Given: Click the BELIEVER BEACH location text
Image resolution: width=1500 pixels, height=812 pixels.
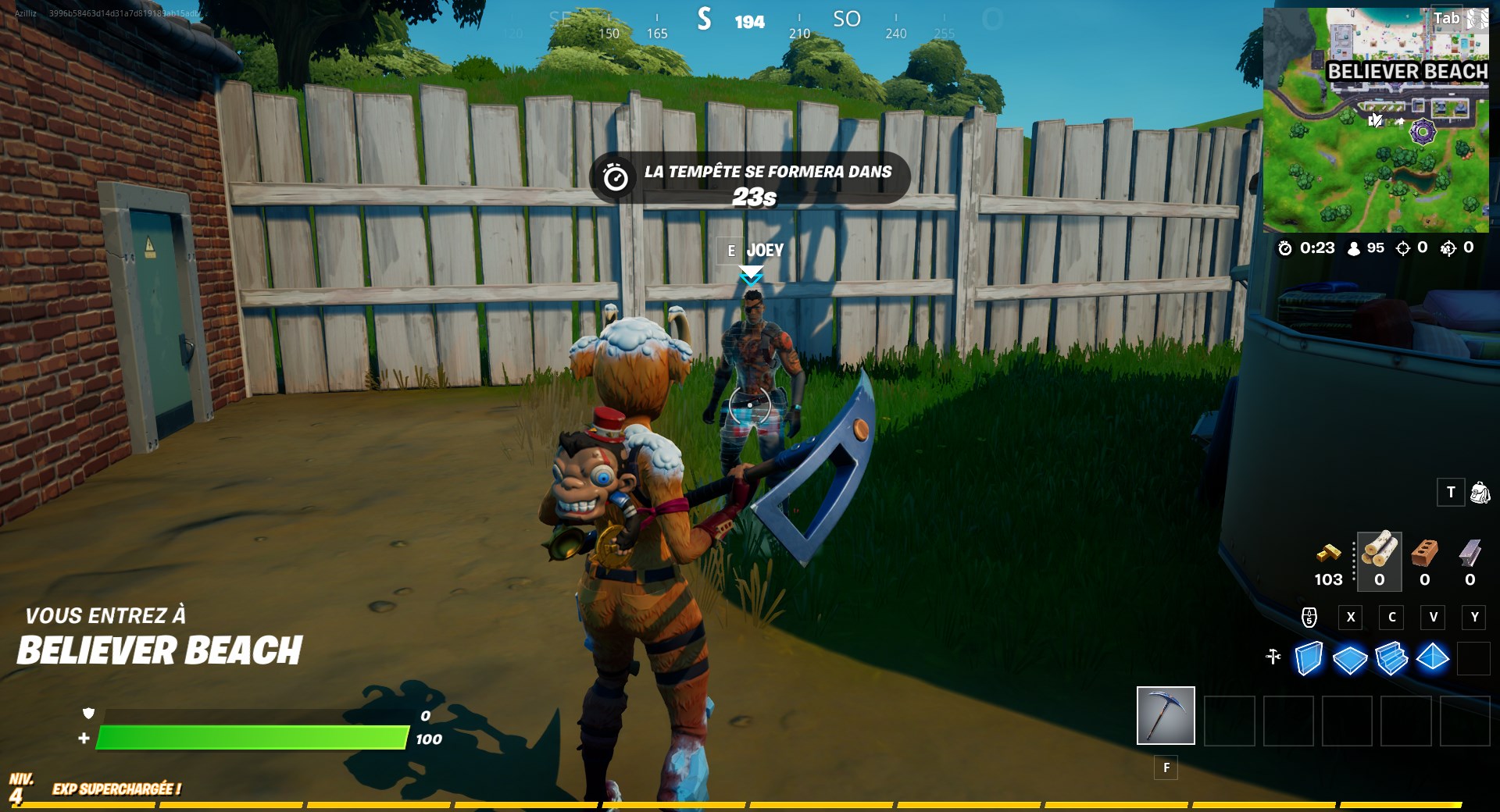Looking at the screenshot, I should tap(160, 649).
